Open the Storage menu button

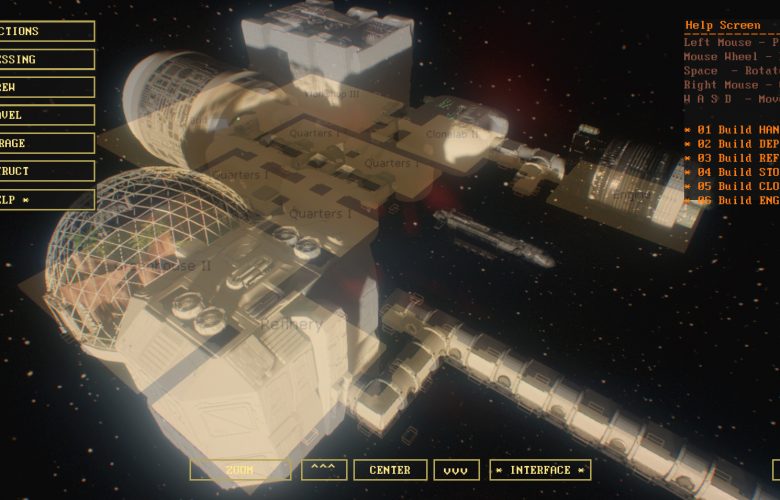[x=45, y=143]
